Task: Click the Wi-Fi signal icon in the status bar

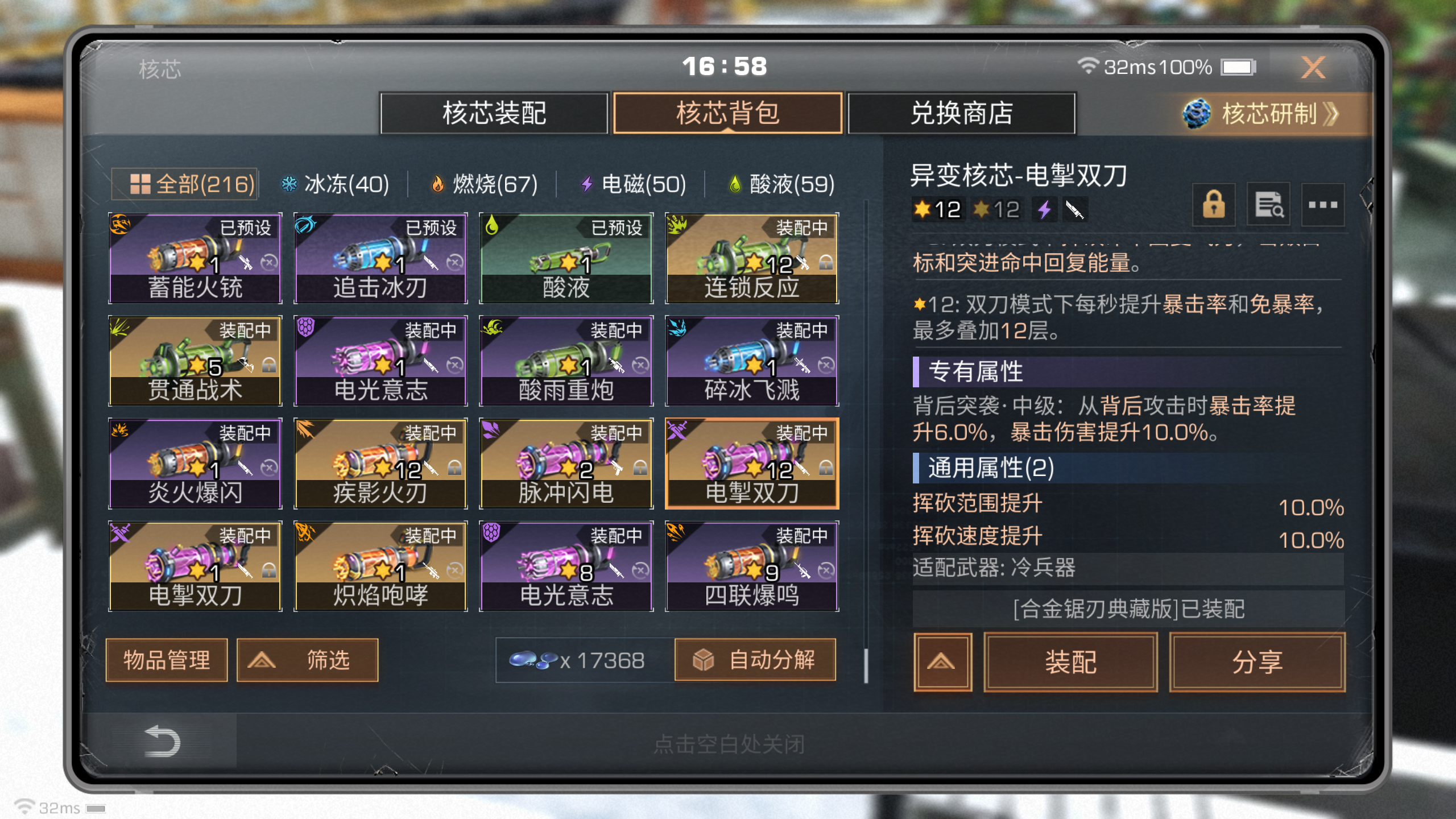Action: 1089,65
